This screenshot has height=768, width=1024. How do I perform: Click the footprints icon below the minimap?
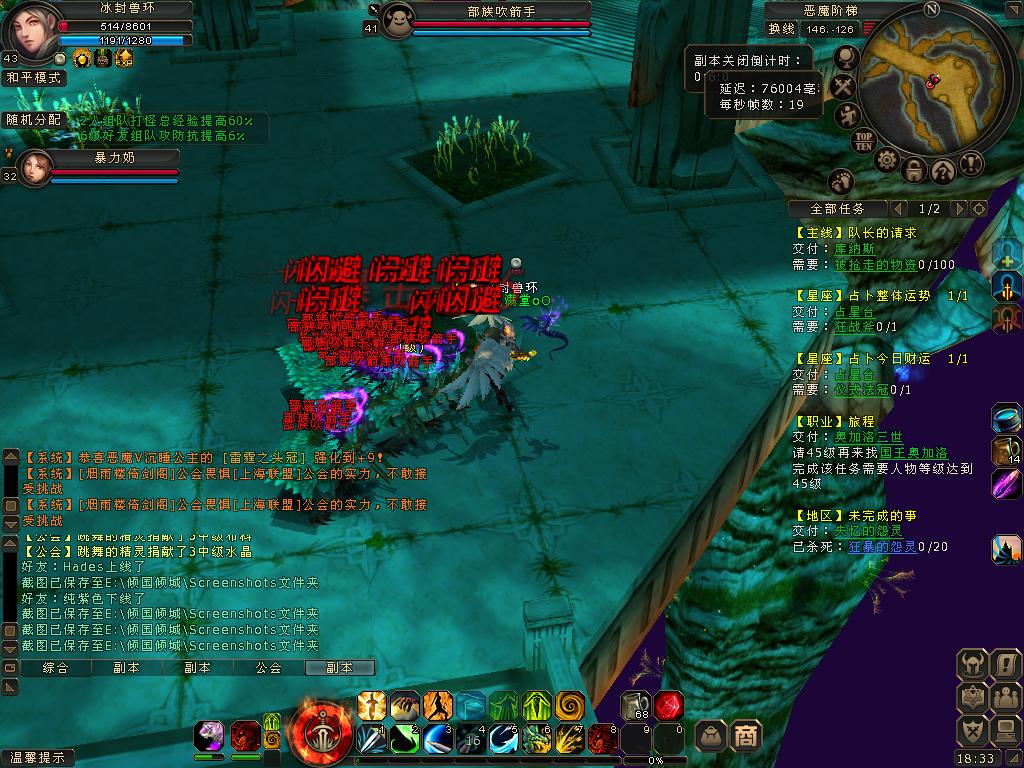841,181
